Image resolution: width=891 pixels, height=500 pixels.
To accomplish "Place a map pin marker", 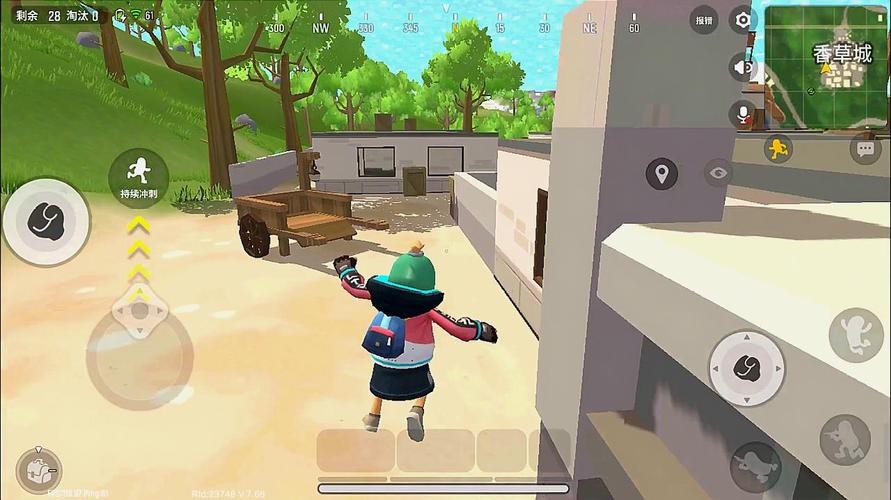I will pyautogui.click(x=661, y=173).
